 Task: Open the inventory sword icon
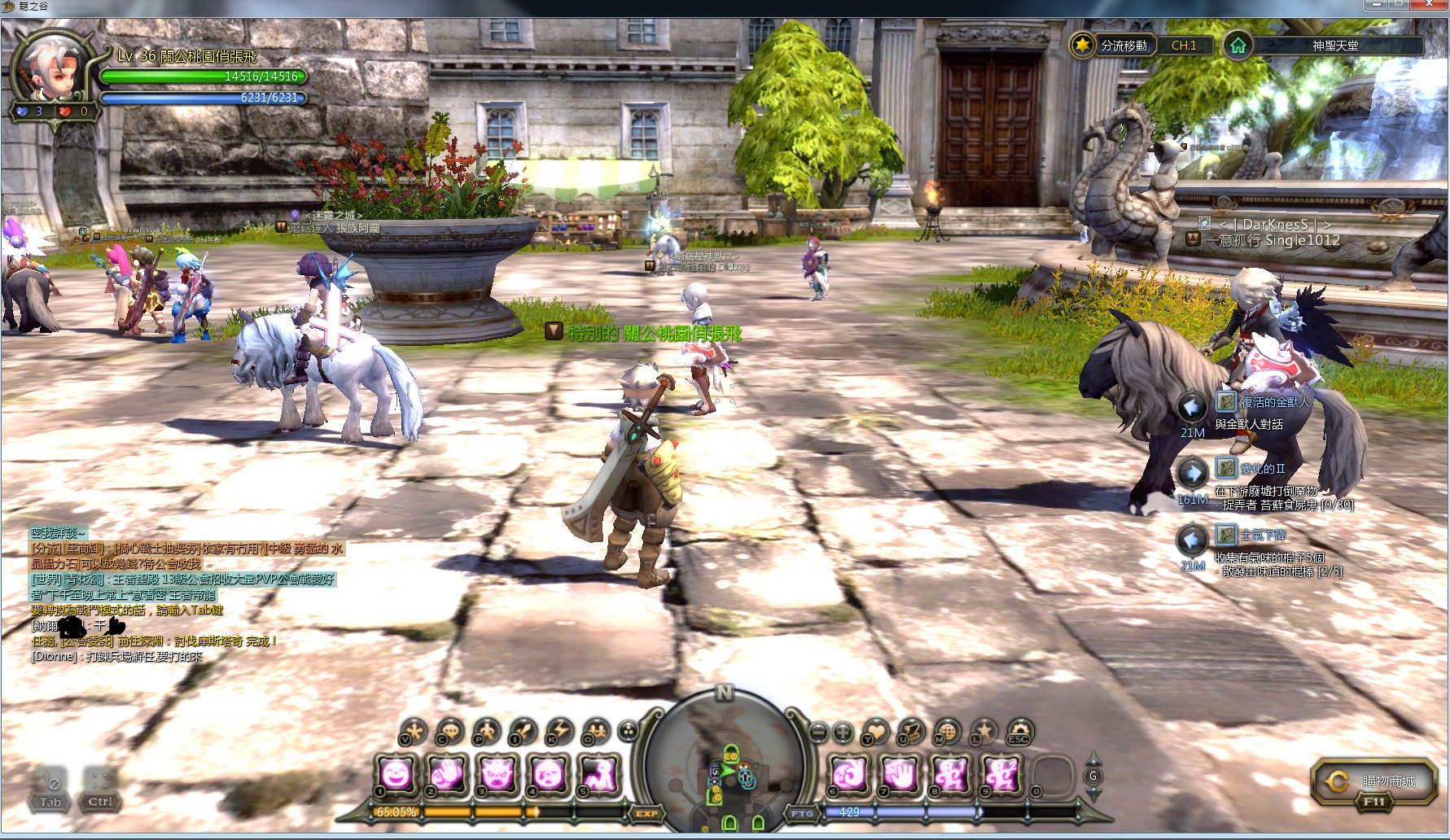pyautogui.click(x=522, y=732)
